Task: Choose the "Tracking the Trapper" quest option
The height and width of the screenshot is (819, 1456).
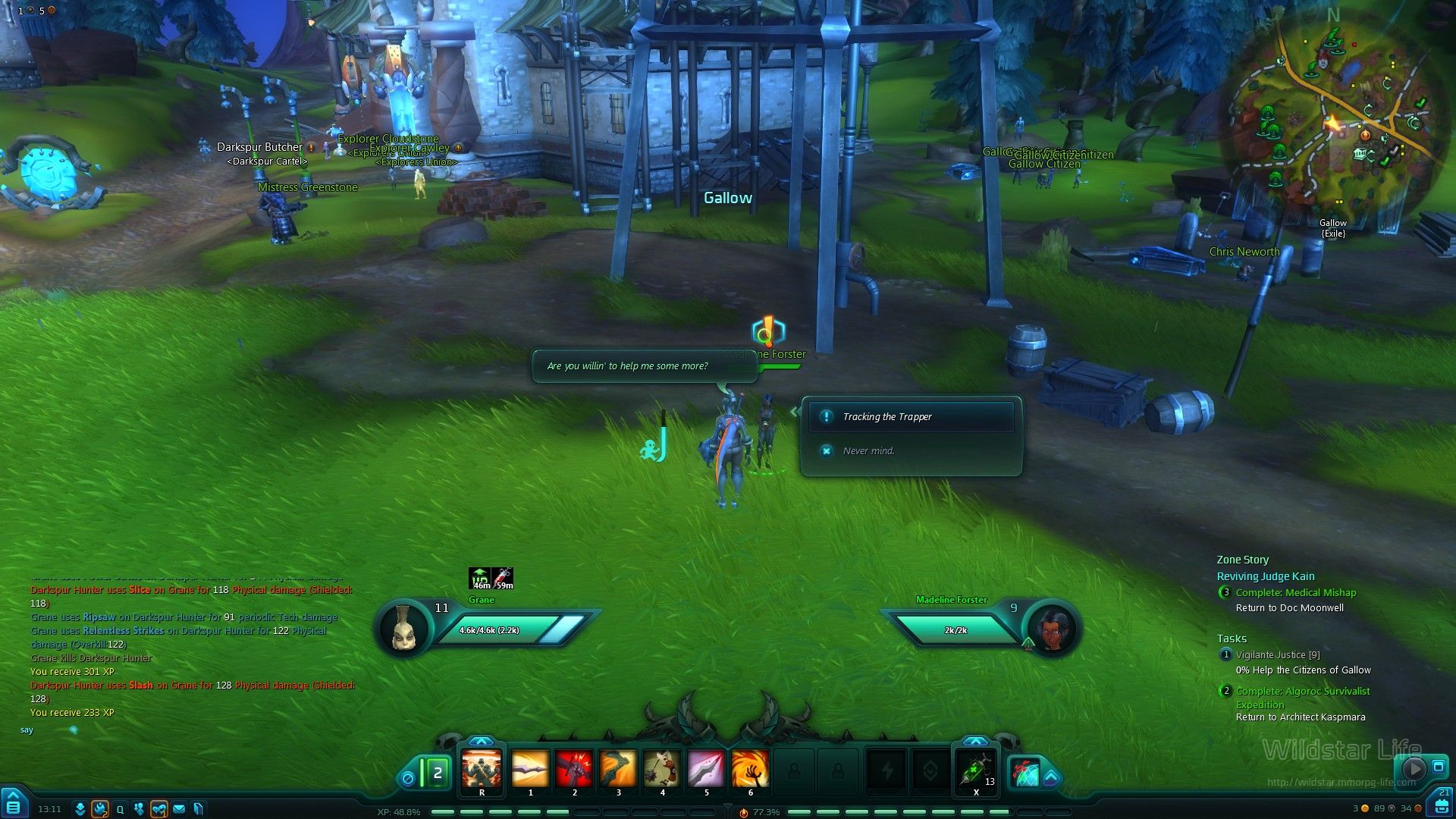Action: 910,417
